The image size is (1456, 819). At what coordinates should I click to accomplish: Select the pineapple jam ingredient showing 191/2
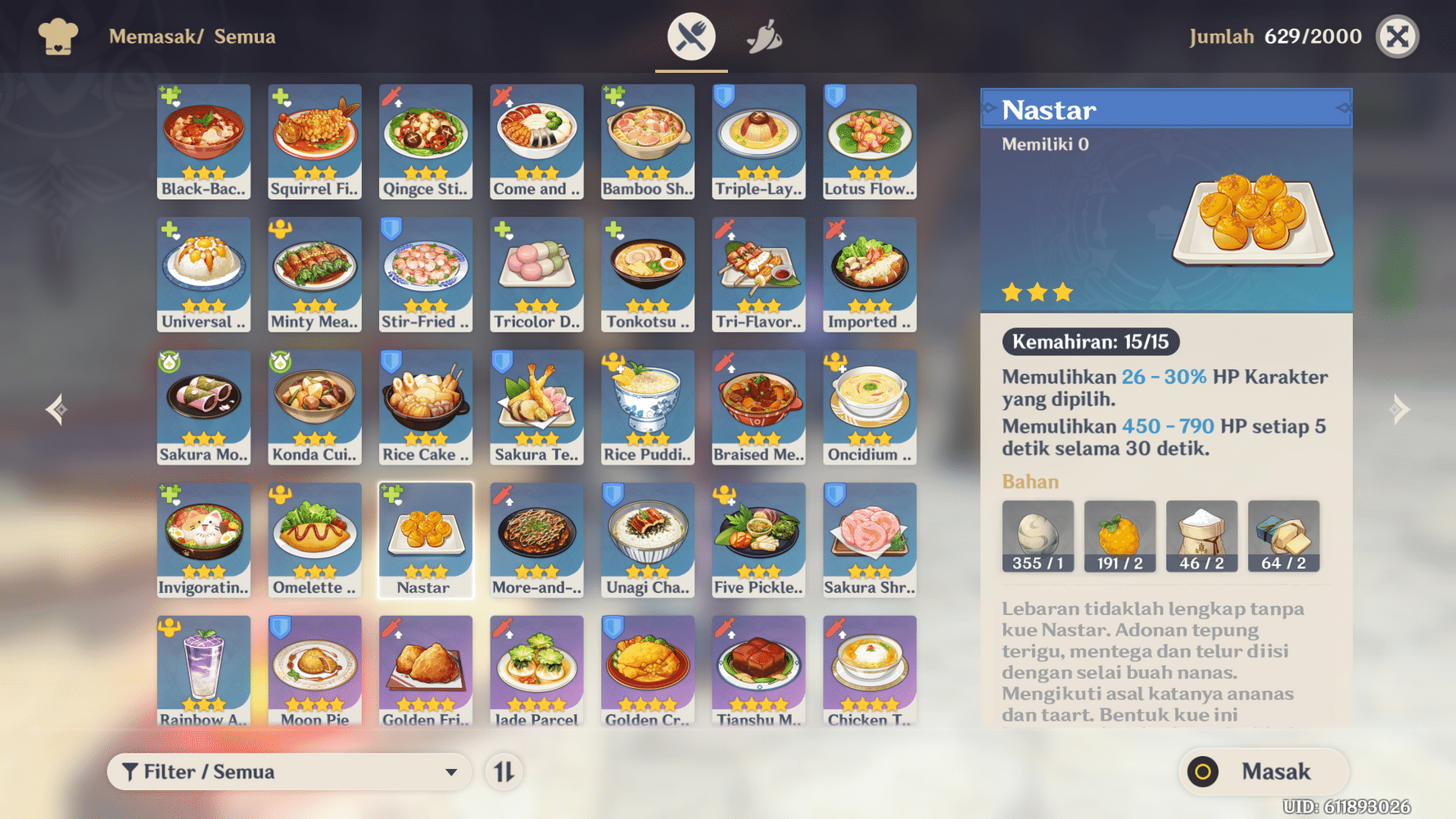click(1119, 536)
